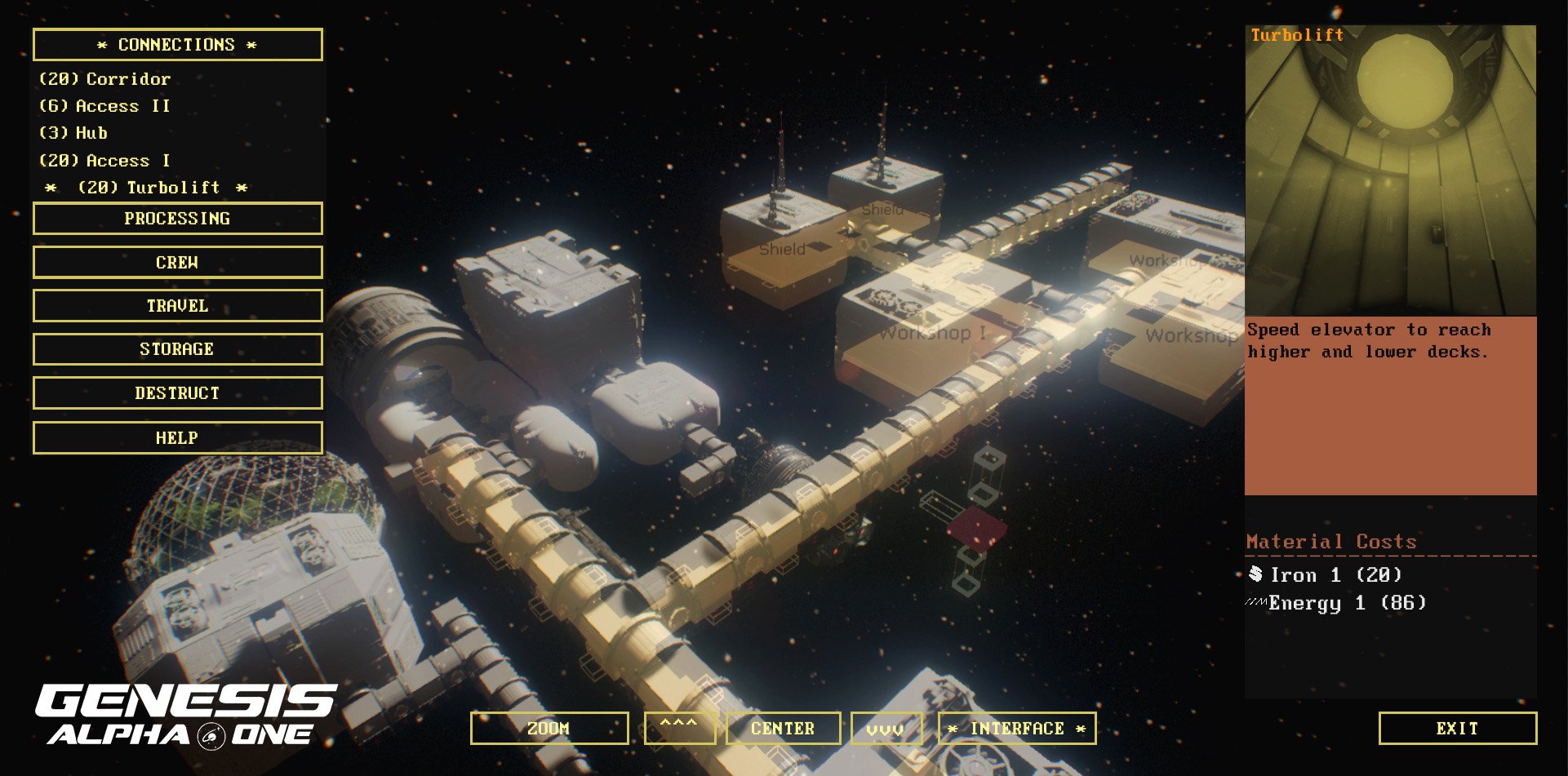Move down one deck with the vvv control
The width and height of the screenshot is (1568, 776).
(886, 727)
